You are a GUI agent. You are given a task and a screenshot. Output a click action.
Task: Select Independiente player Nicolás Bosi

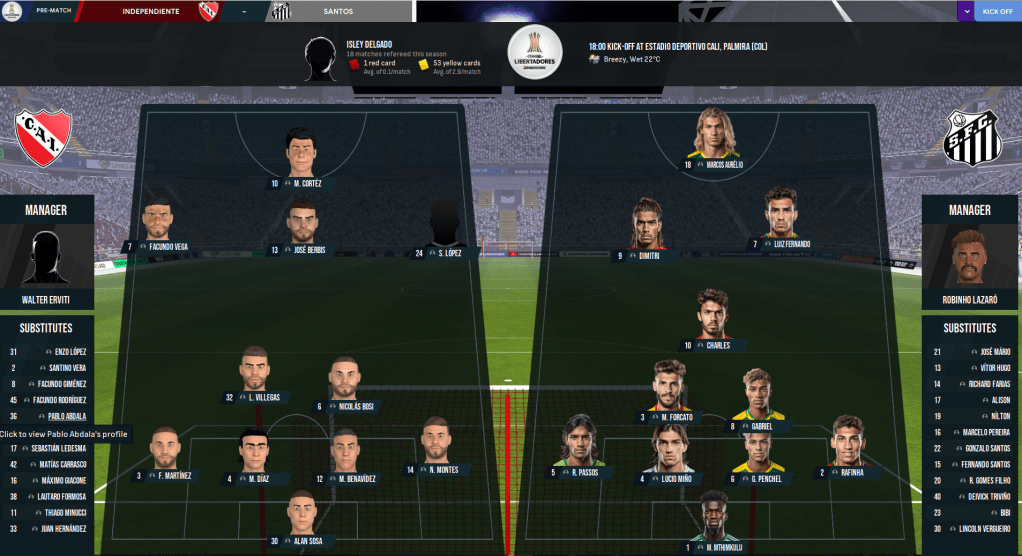point(352,407)
